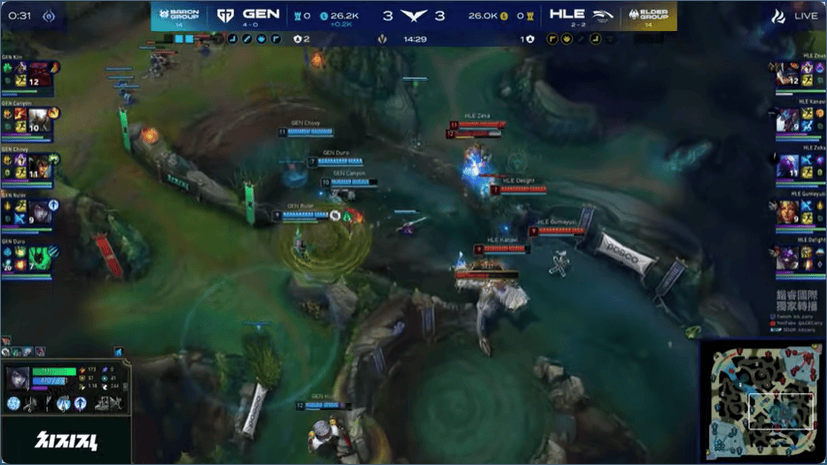Activate the first ability icon in bottom panel
The width and height of the screenshot is (827, 465).
pyautogui.click(x=14, y=404)
